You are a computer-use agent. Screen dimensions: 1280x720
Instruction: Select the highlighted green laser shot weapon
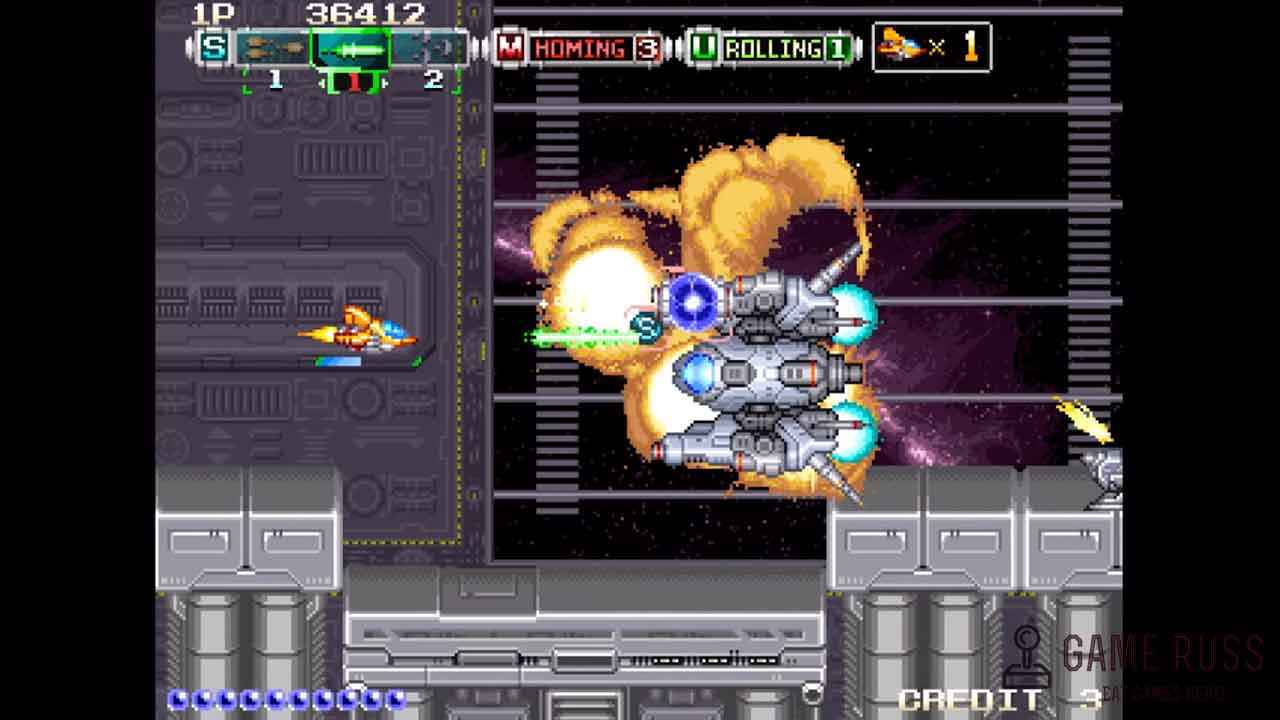(350, 48)
